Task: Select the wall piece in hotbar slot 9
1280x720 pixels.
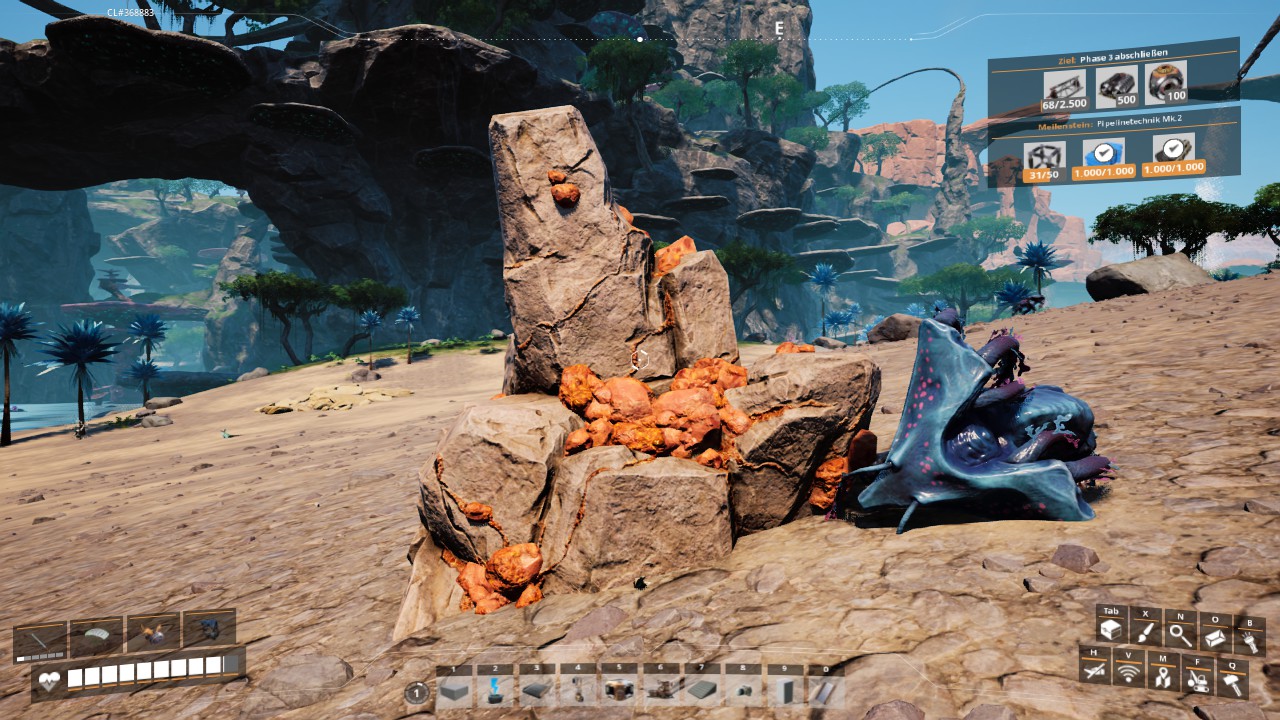Action: tap(782, 690)
